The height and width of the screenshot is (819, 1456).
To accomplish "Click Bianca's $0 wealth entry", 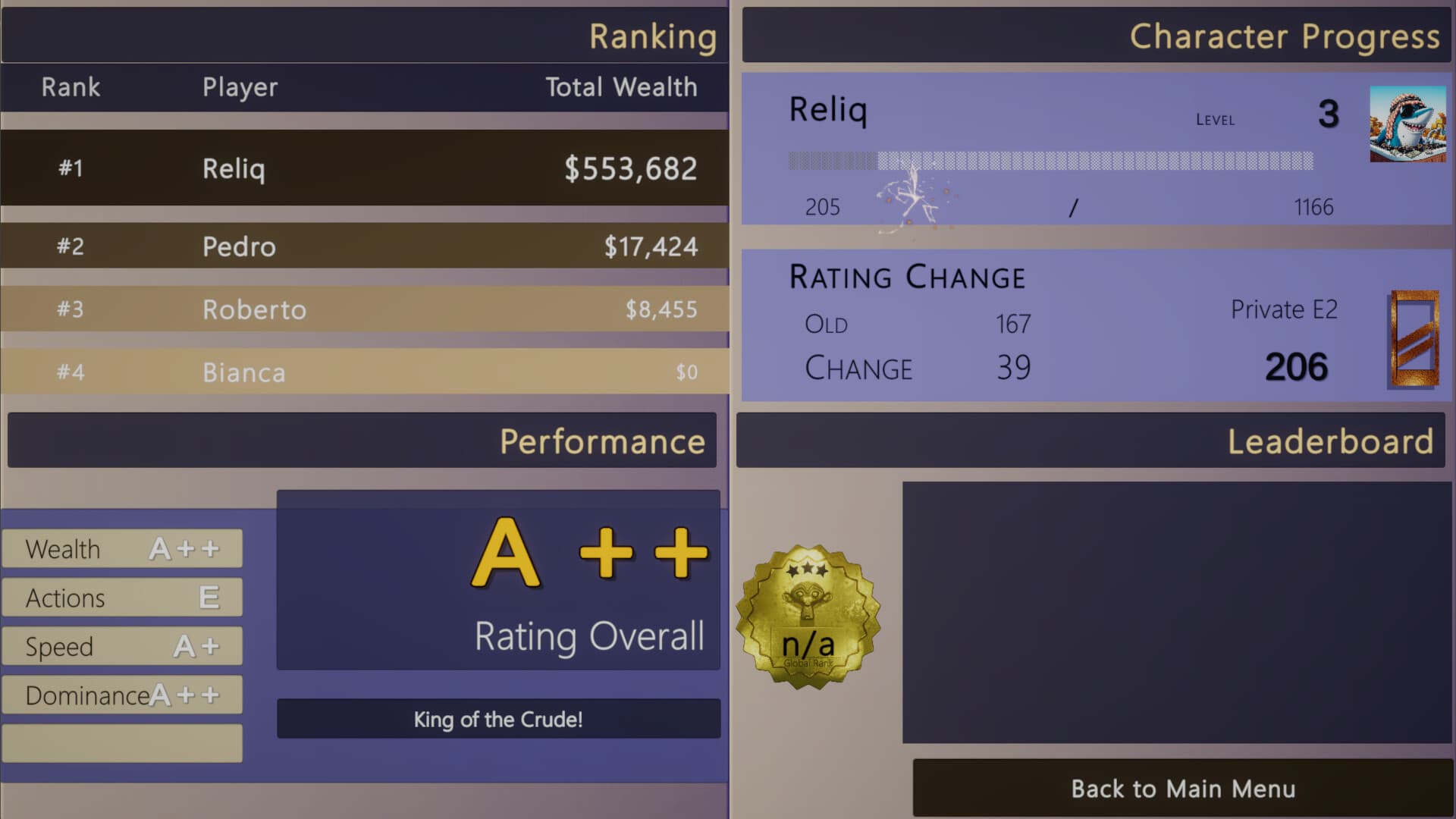I will (686, 372).
